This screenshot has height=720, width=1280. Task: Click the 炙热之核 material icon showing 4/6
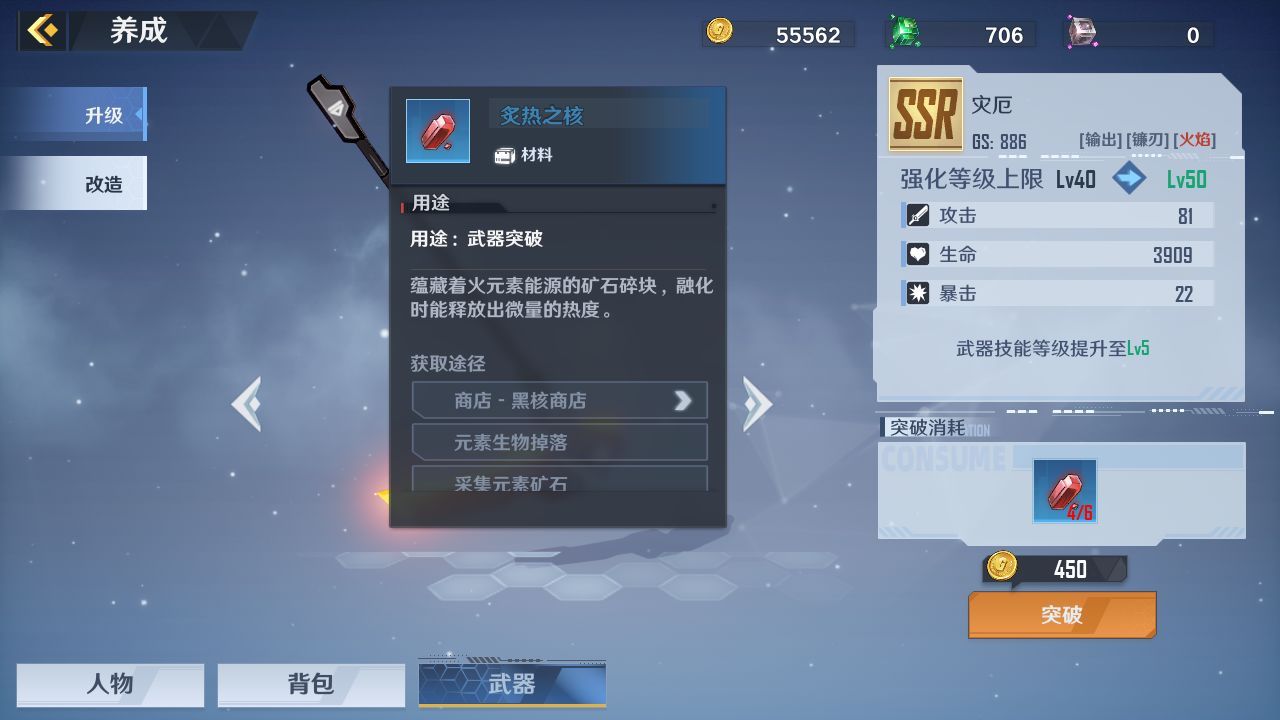[1064, 491]
